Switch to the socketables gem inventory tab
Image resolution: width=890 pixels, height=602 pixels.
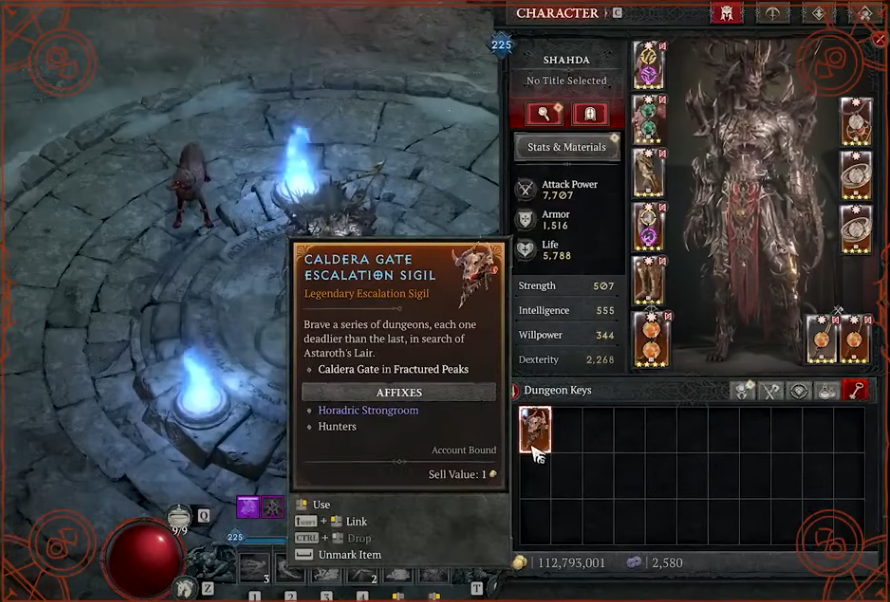(799, 390)
